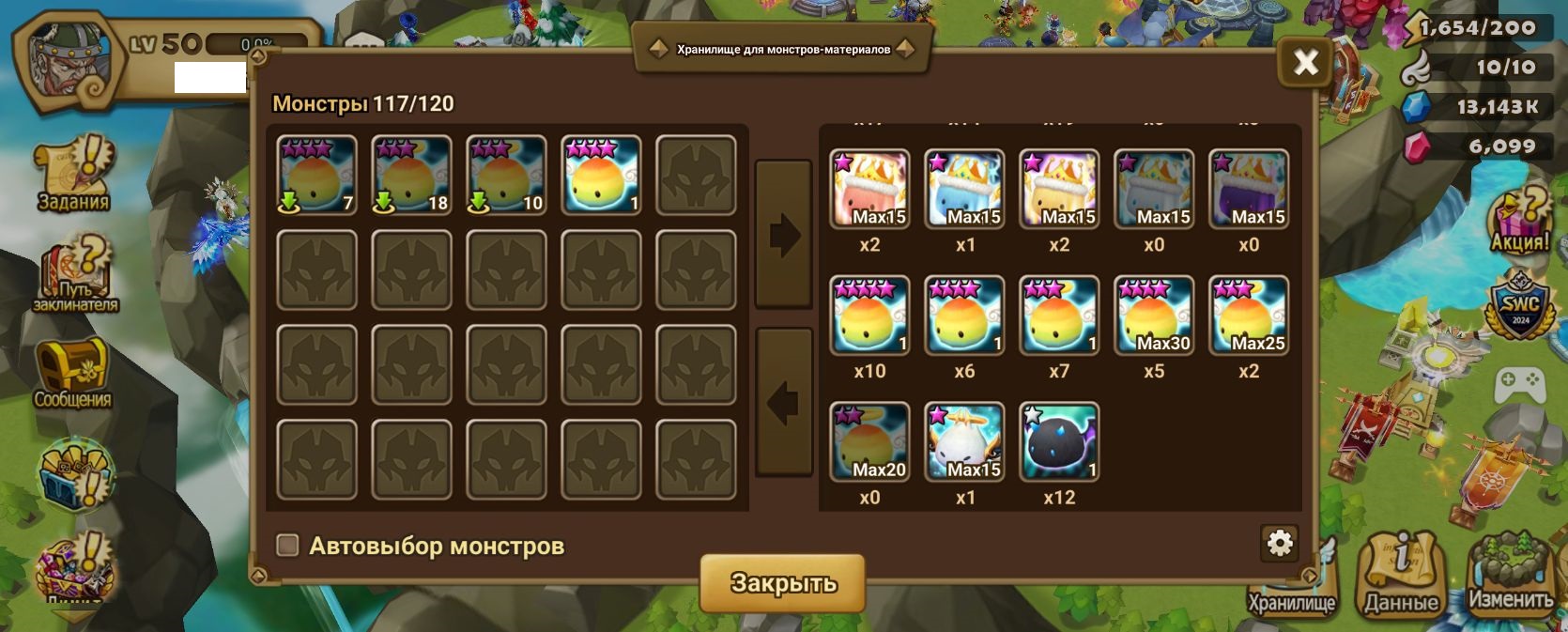Click the Закрыть button
This screenshot has height=632, width=1568.
[782, 583]
